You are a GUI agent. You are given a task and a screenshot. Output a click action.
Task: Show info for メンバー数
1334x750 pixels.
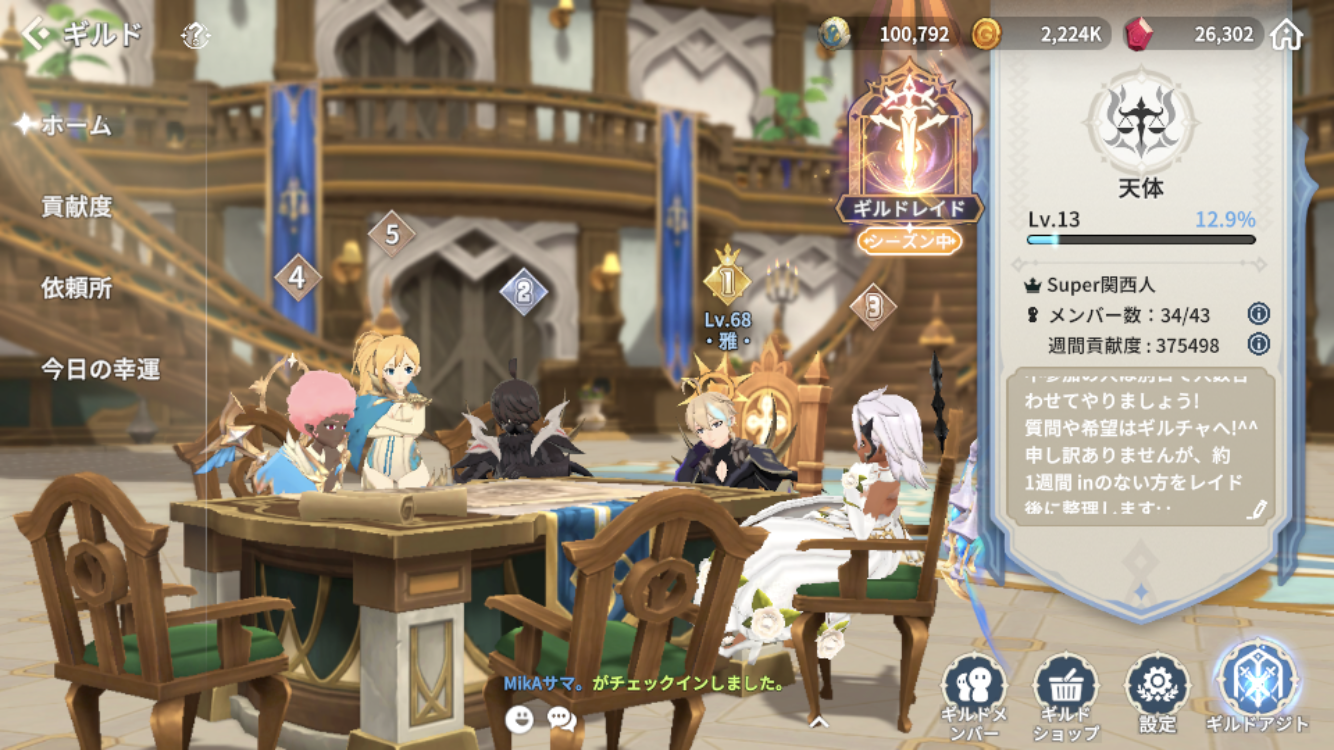coord(1258,315)
